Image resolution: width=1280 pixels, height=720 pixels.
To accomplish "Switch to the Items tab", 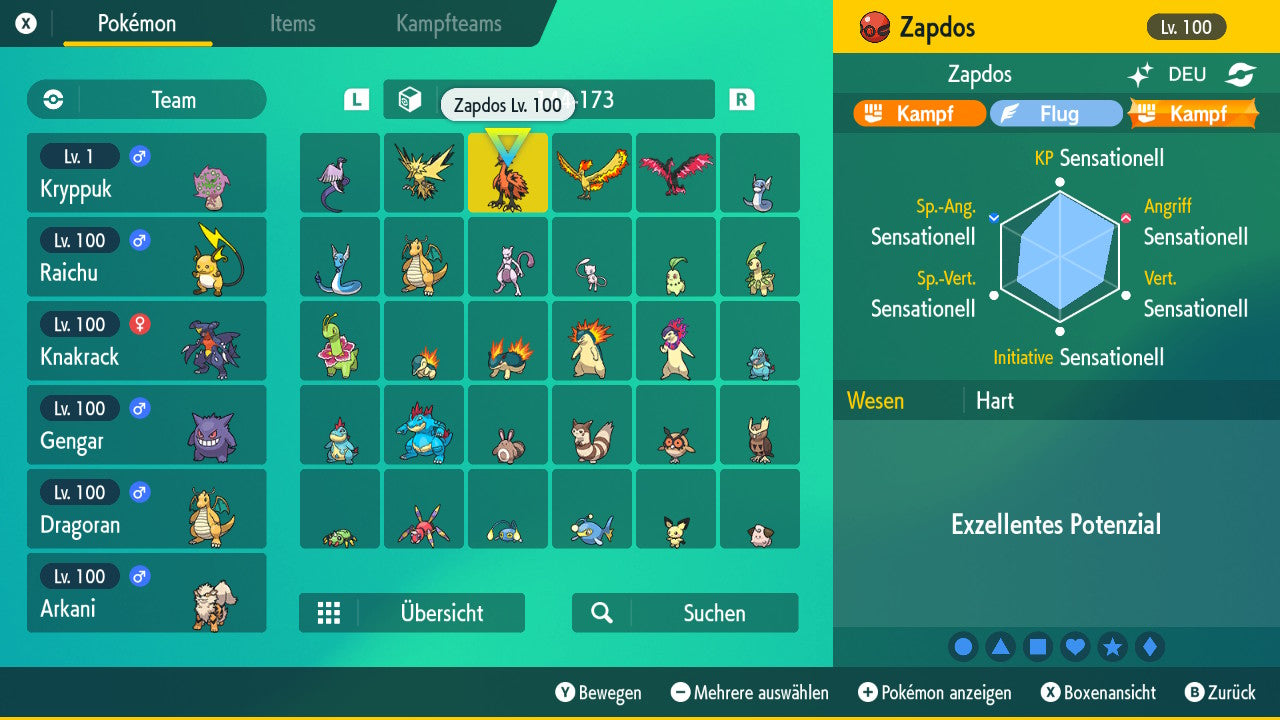I will [292, 25].
